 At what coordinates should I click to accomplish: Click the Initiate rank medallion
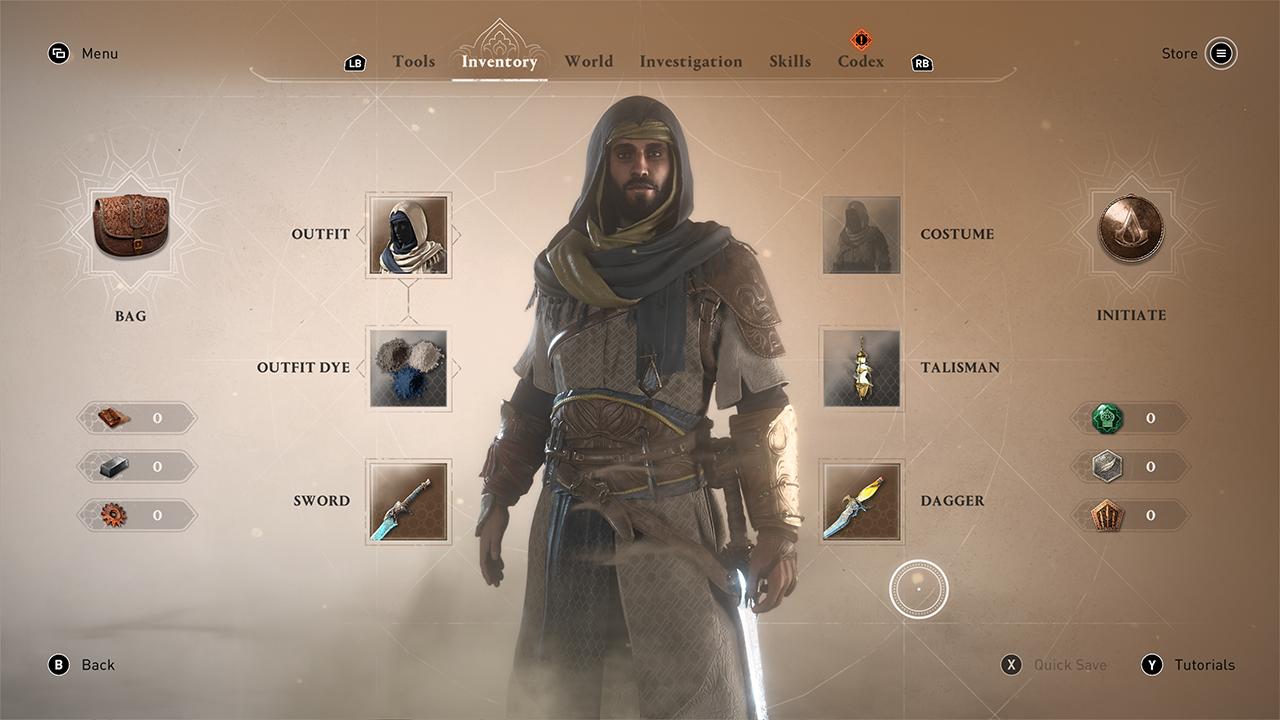[x=1131, y=230]
